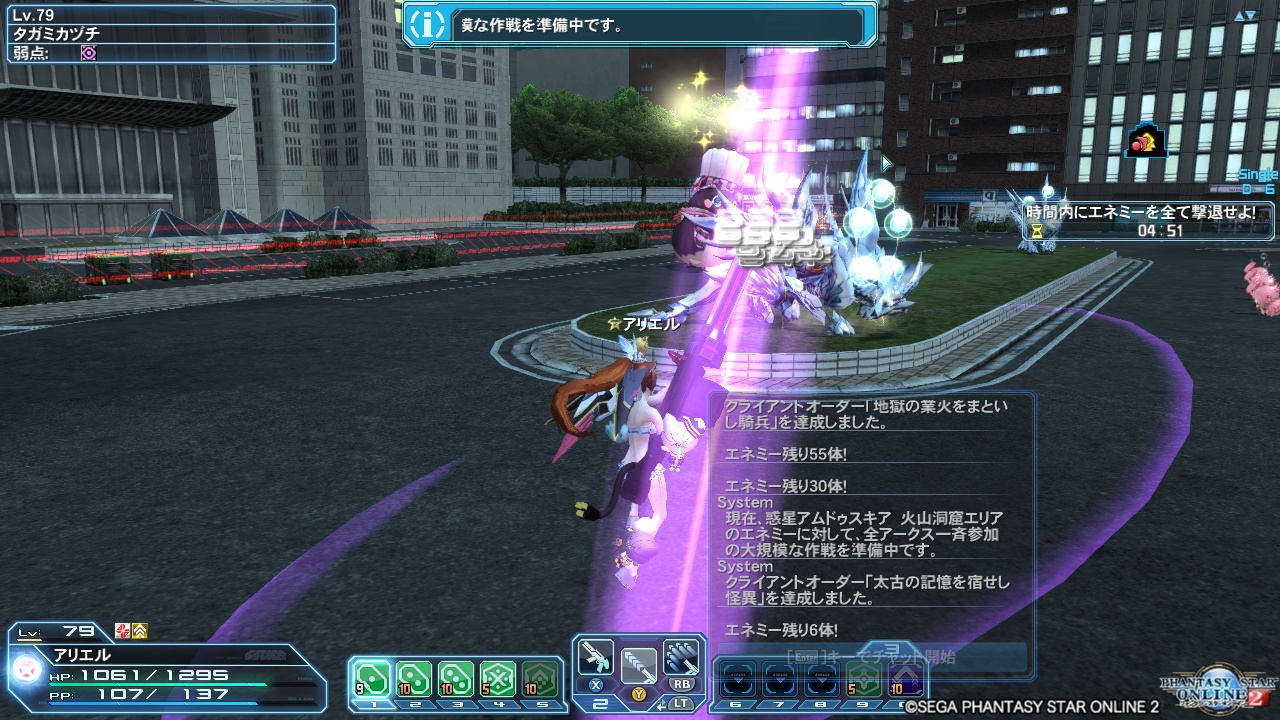The height and width of the screenshot is (720, 1280).
Task: Click the D-6 area coordinate label
Action: pos(1252,188)
